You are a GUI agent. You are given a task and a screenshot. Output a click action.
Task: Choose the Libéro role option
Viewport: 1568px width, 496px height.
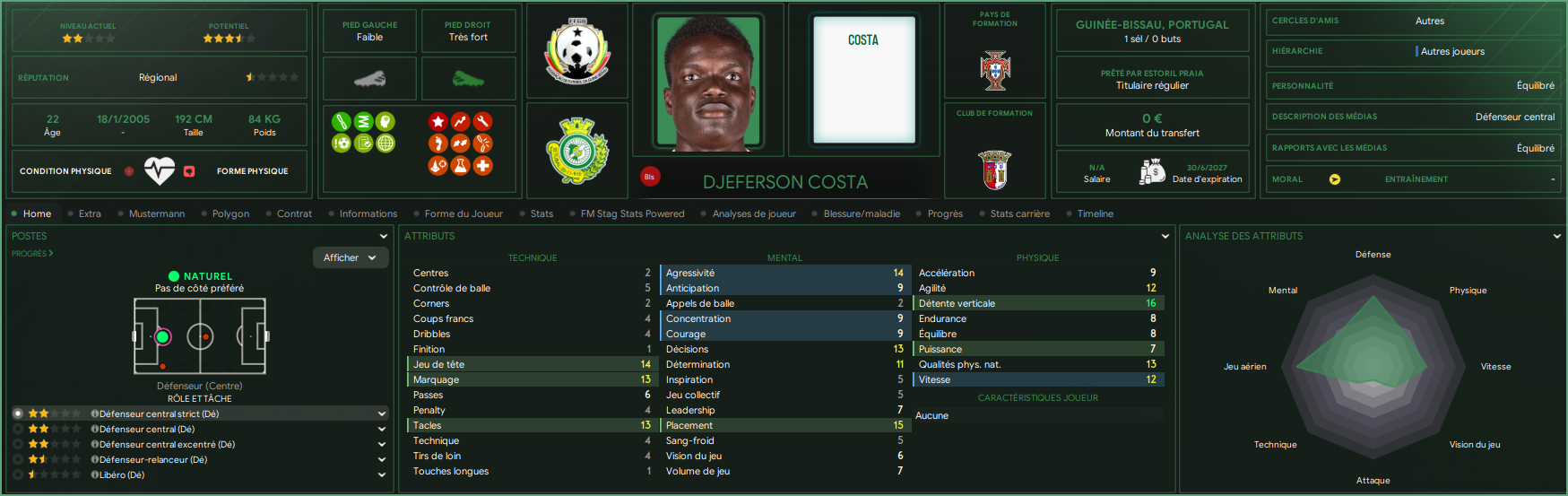(x=122, y=474)
